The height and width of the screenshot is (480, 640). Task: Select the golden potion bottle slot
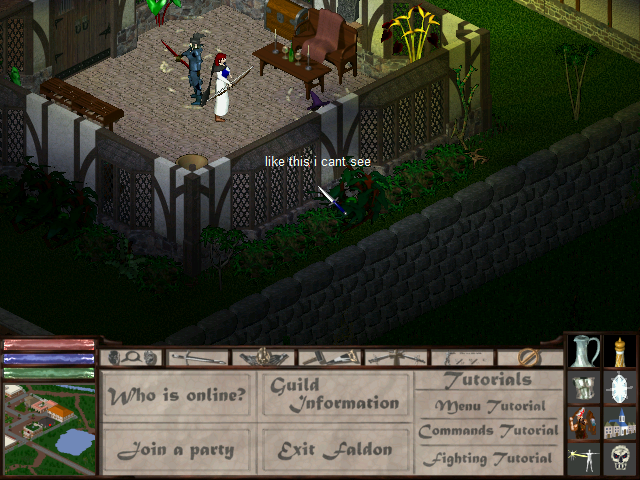[x=622, y=351]
